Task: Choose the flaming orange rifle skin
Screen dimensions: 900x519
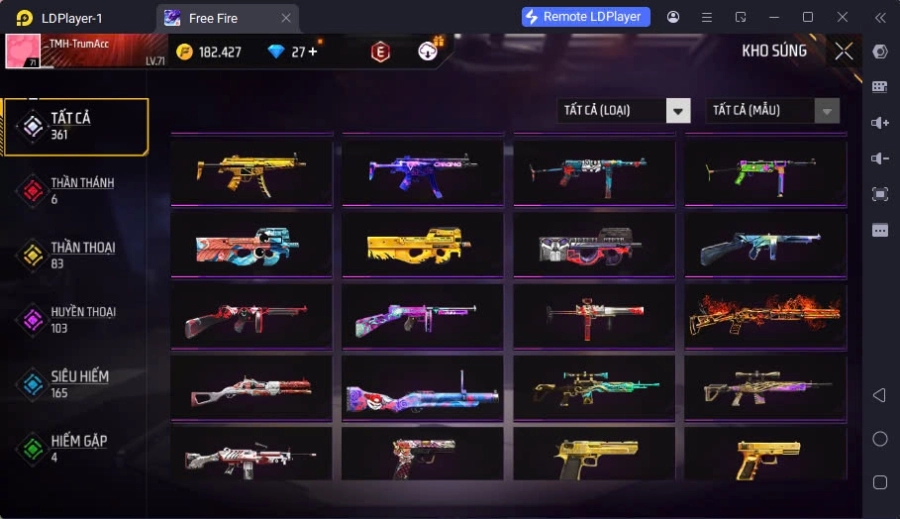Action: click(765, 316)
